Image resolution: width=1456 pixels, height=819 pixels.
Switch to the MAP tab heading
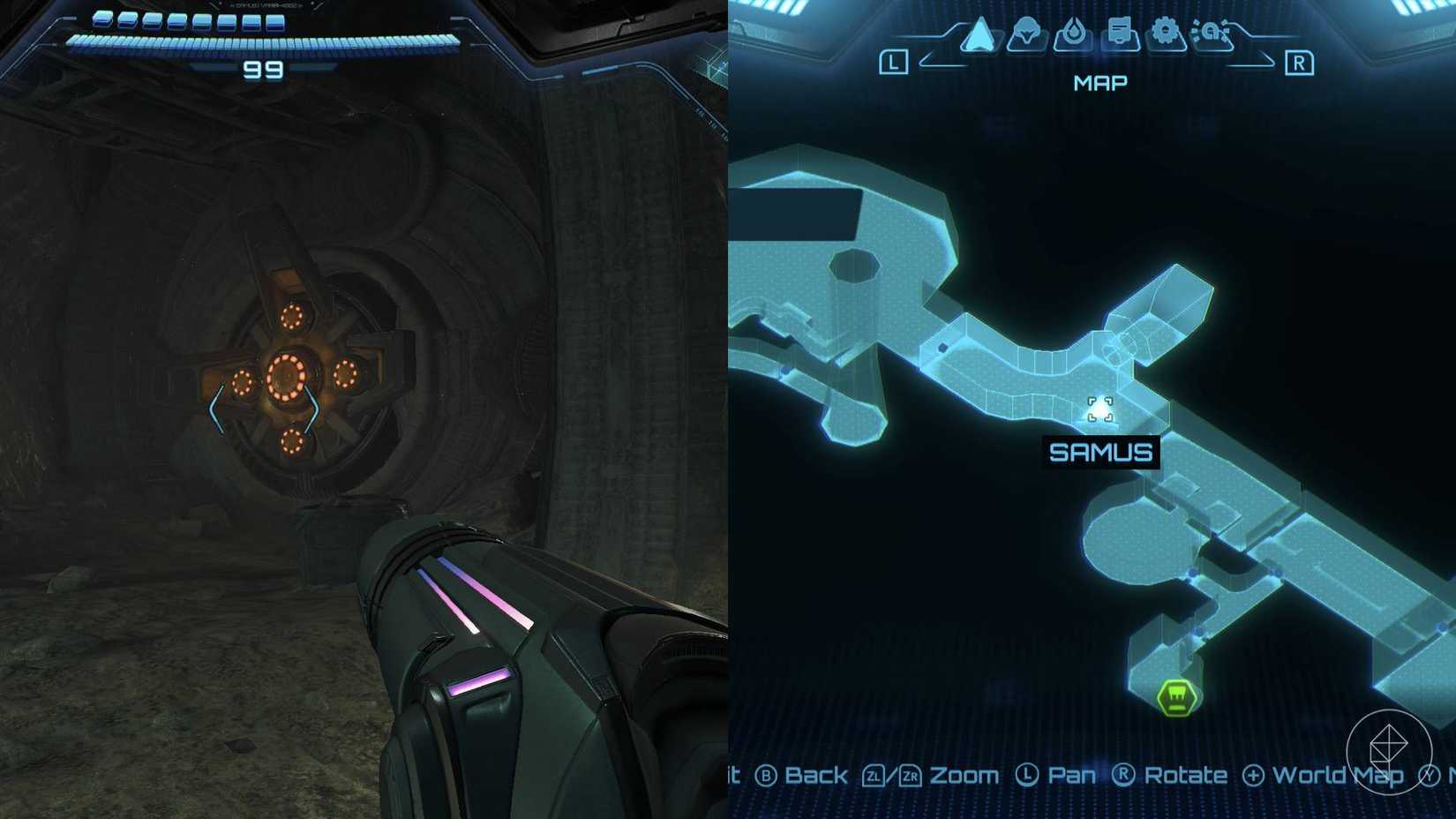coord(1100,82)
